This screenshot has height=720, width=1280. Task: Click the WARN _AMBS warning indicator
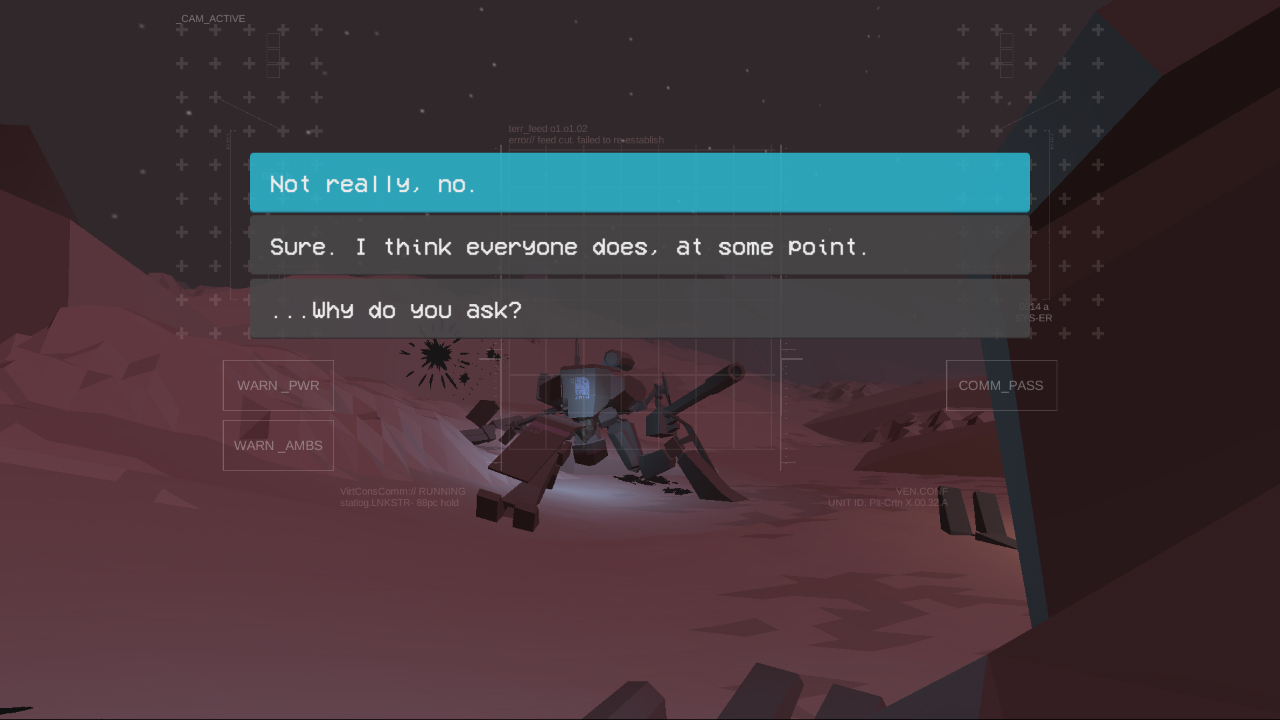(277, 445)
